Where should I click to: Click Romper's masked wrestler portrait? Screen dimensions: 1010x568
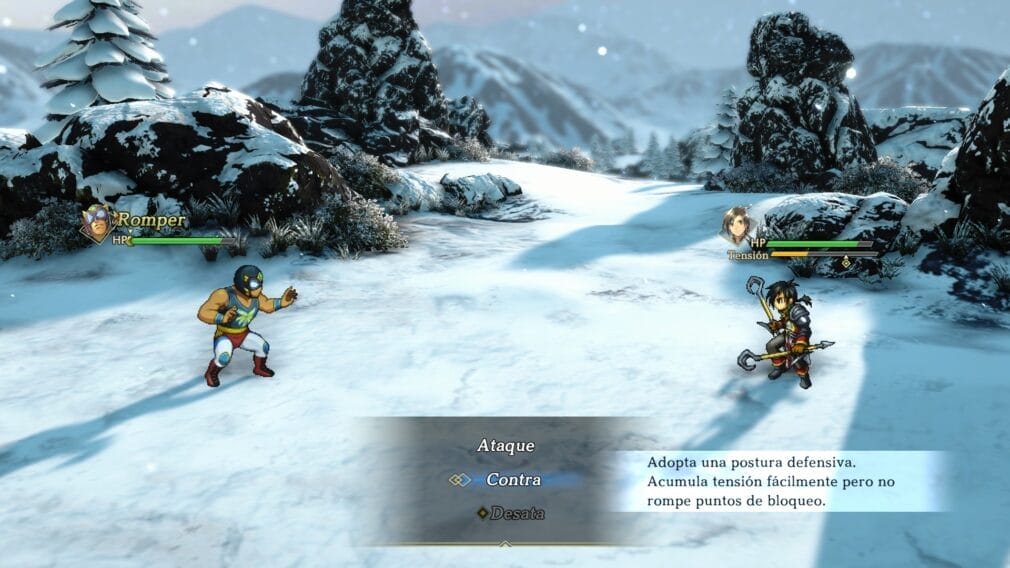coord(97,223)
